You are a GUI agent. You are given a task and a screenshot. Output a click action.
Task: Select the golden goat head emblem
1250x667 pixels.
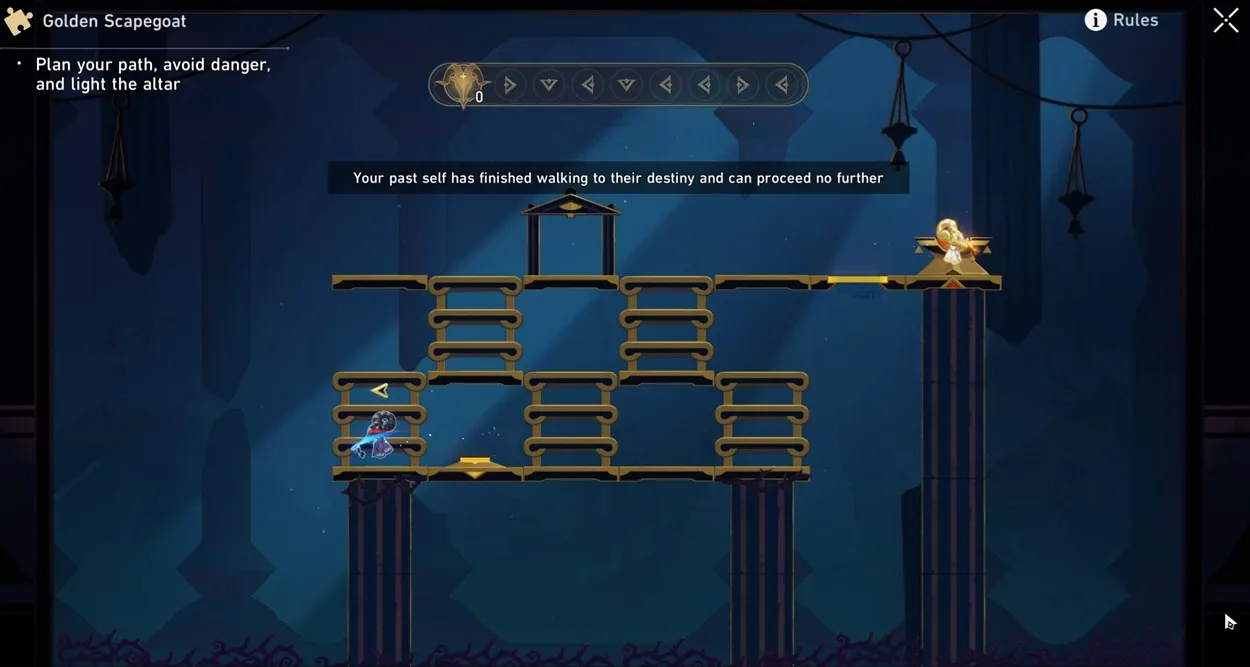462,84
